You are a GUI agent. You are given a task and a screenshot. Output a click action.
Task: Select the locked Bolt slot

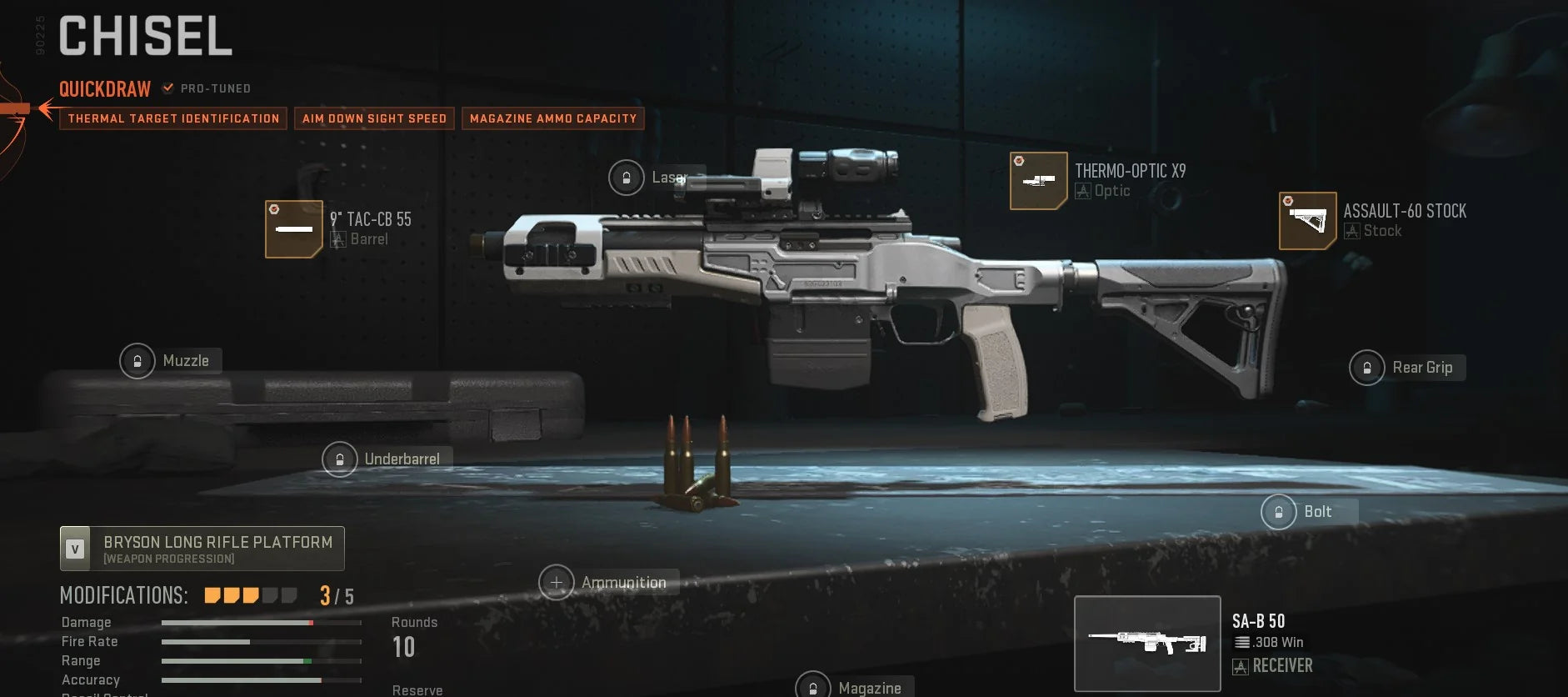(x=1279, y=512)
